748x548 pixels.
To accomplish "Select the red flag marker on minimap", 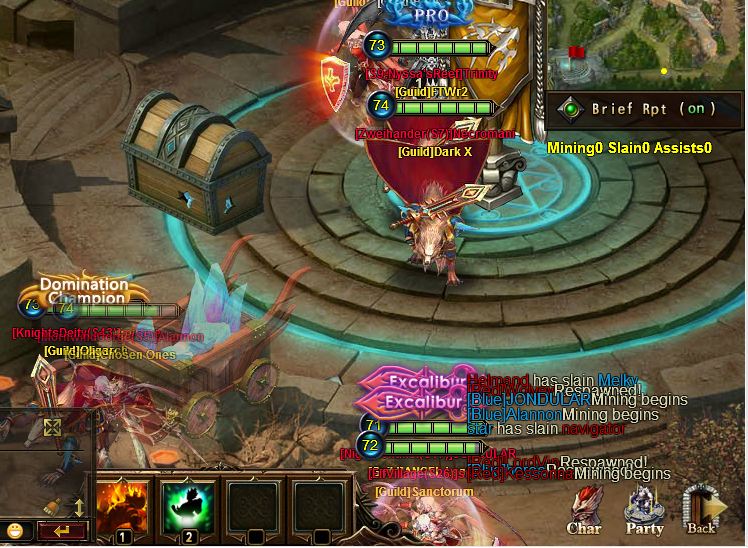I will click(x=576, y=51).
